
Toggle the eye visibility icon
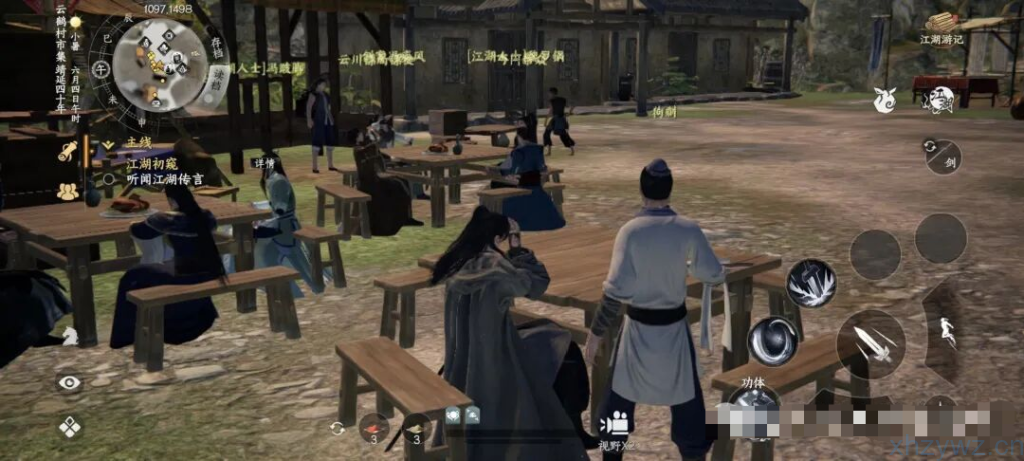tap(69, 382)
